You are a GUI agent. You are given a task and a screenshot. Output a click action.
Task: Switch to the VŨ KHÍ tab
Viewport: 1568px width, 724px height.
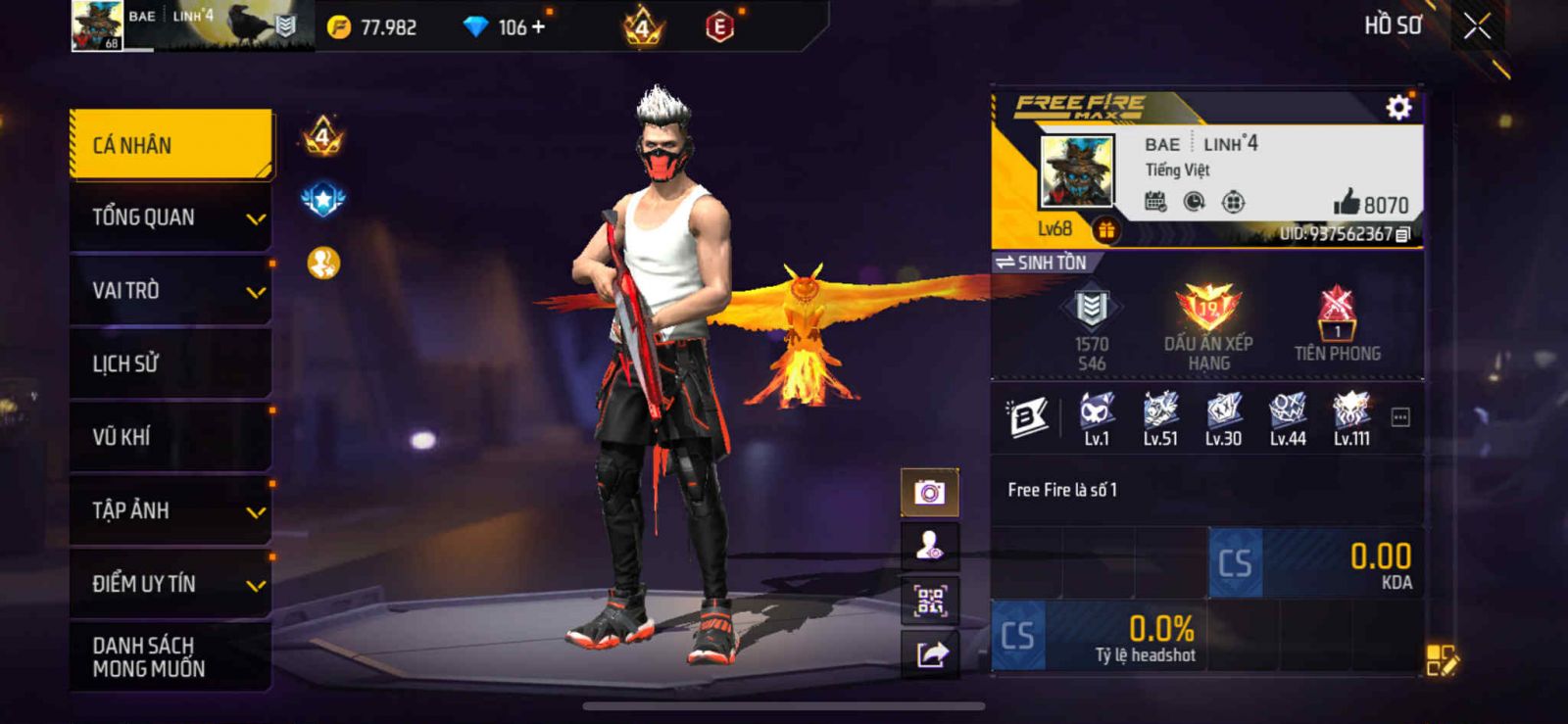coord(171,437)
